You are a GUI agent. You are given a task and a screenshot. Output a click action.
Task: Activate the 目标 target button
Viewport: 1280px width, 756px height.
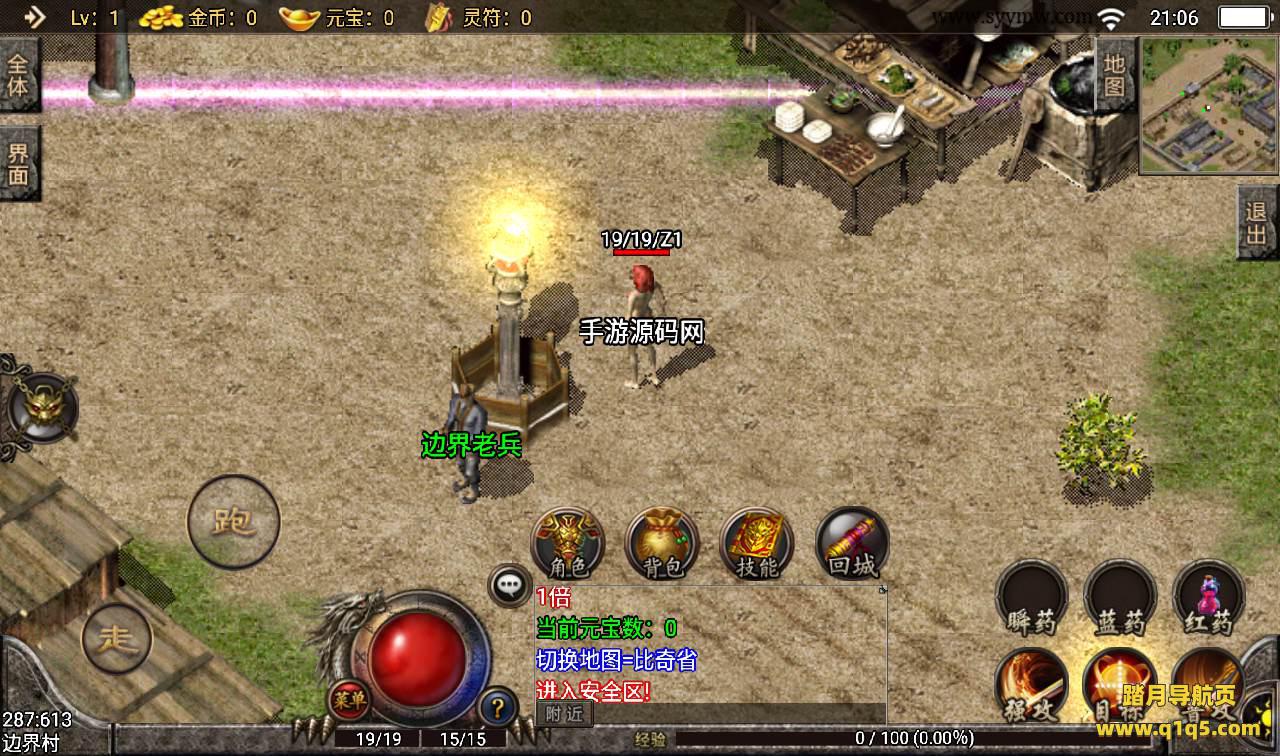tap(1120, 687)
